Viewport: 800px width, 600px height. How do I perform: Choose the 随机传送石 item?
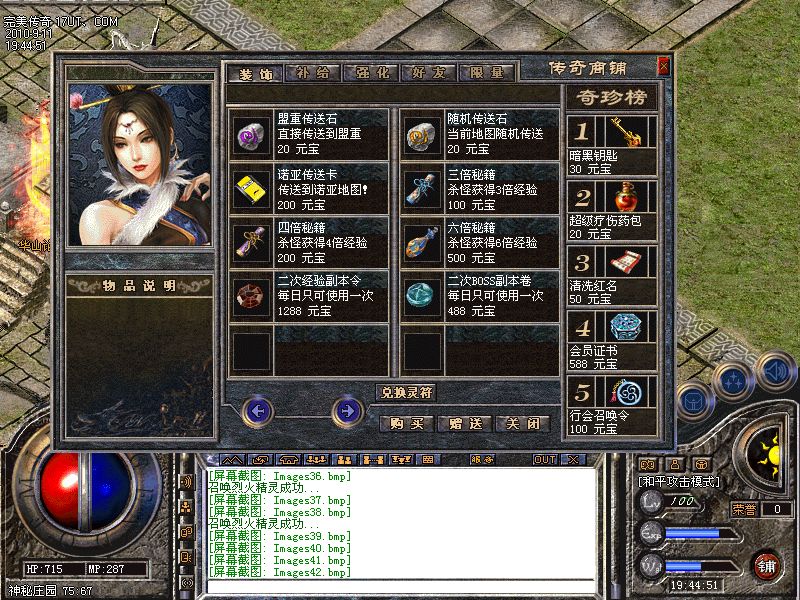point(421,133)
